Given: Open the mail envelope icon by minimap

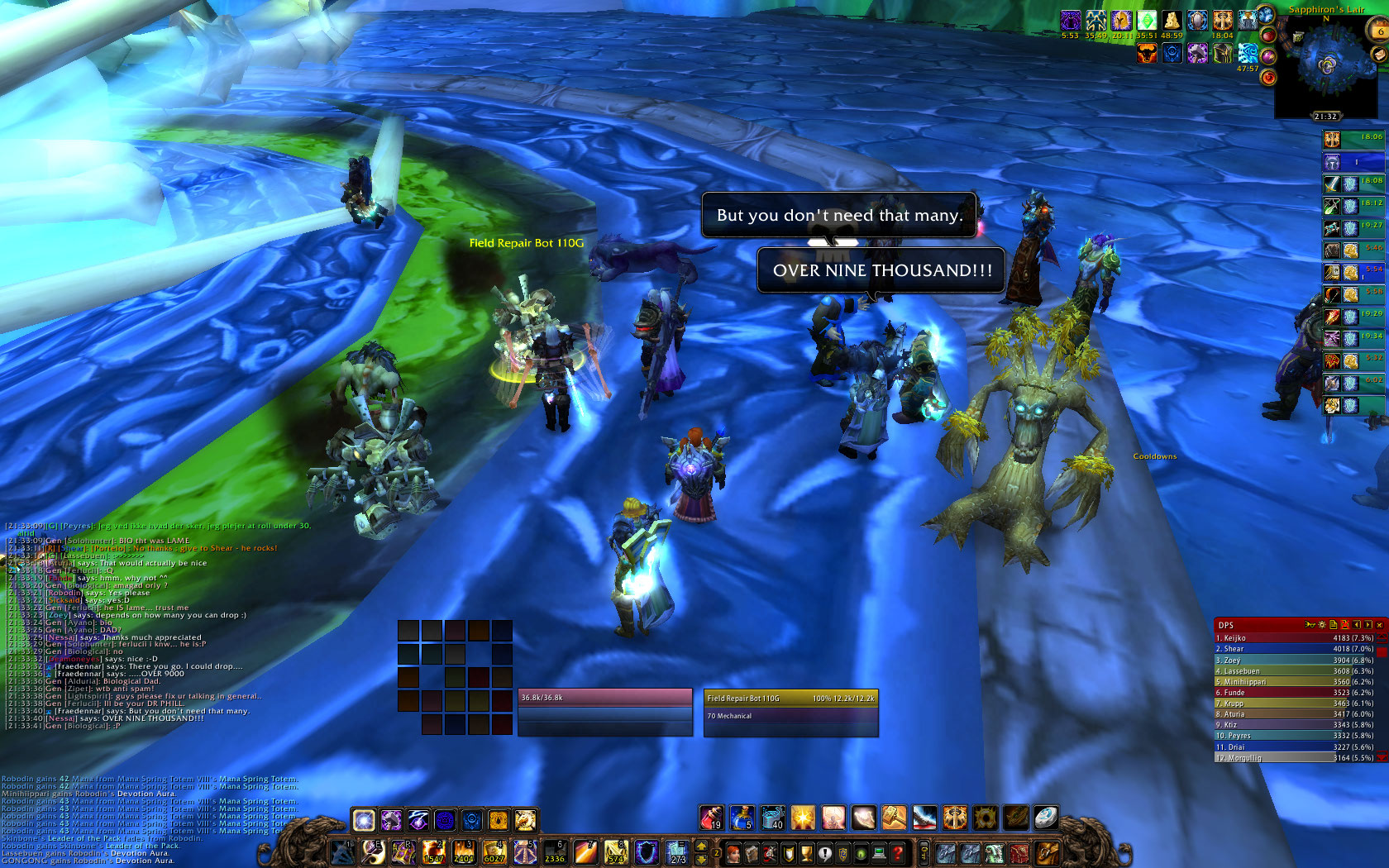Looking at the screenshot, I should pos(1379,55).
